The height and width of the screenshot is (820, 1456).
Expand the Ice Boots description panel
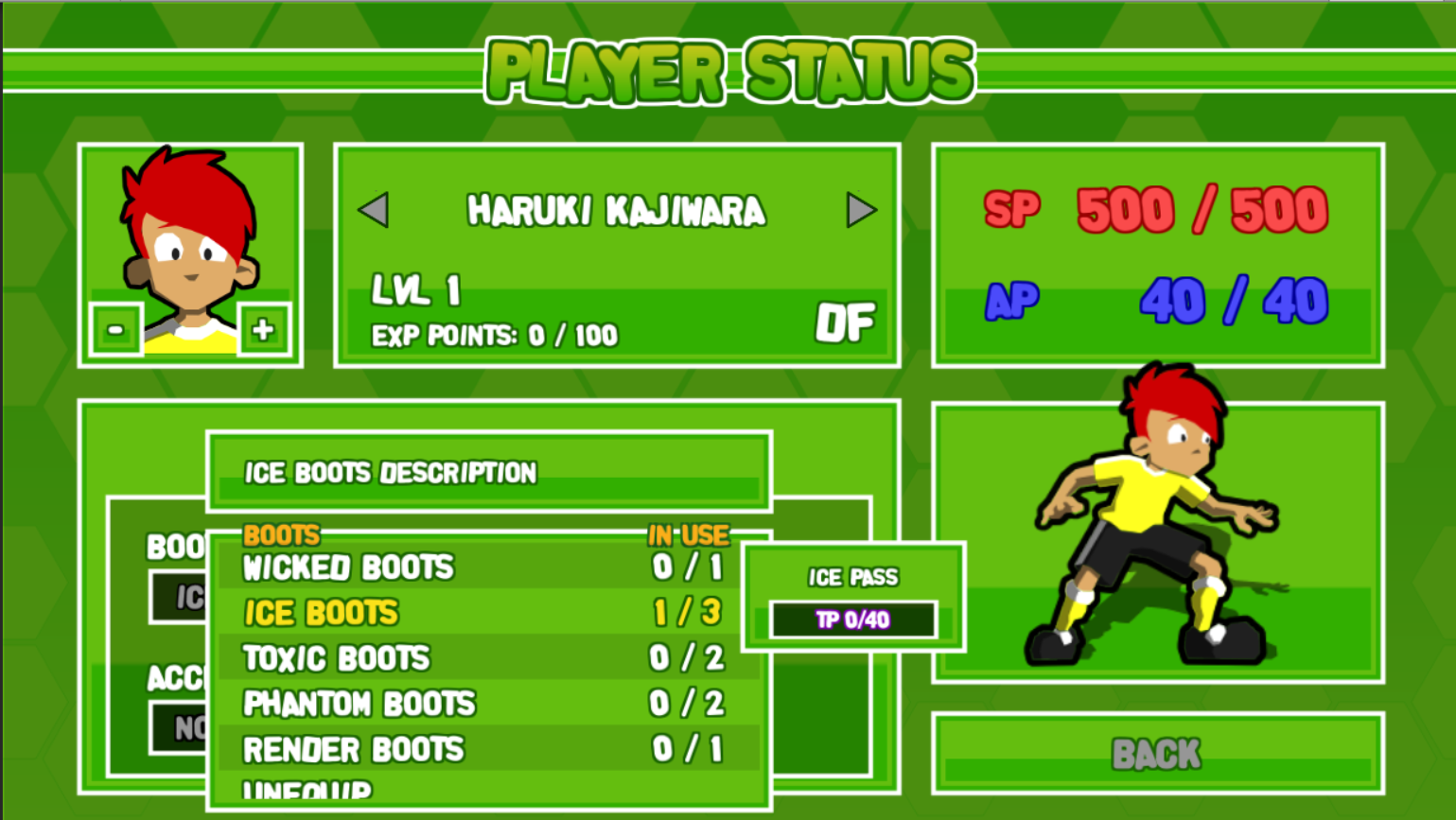coord(488,473)
